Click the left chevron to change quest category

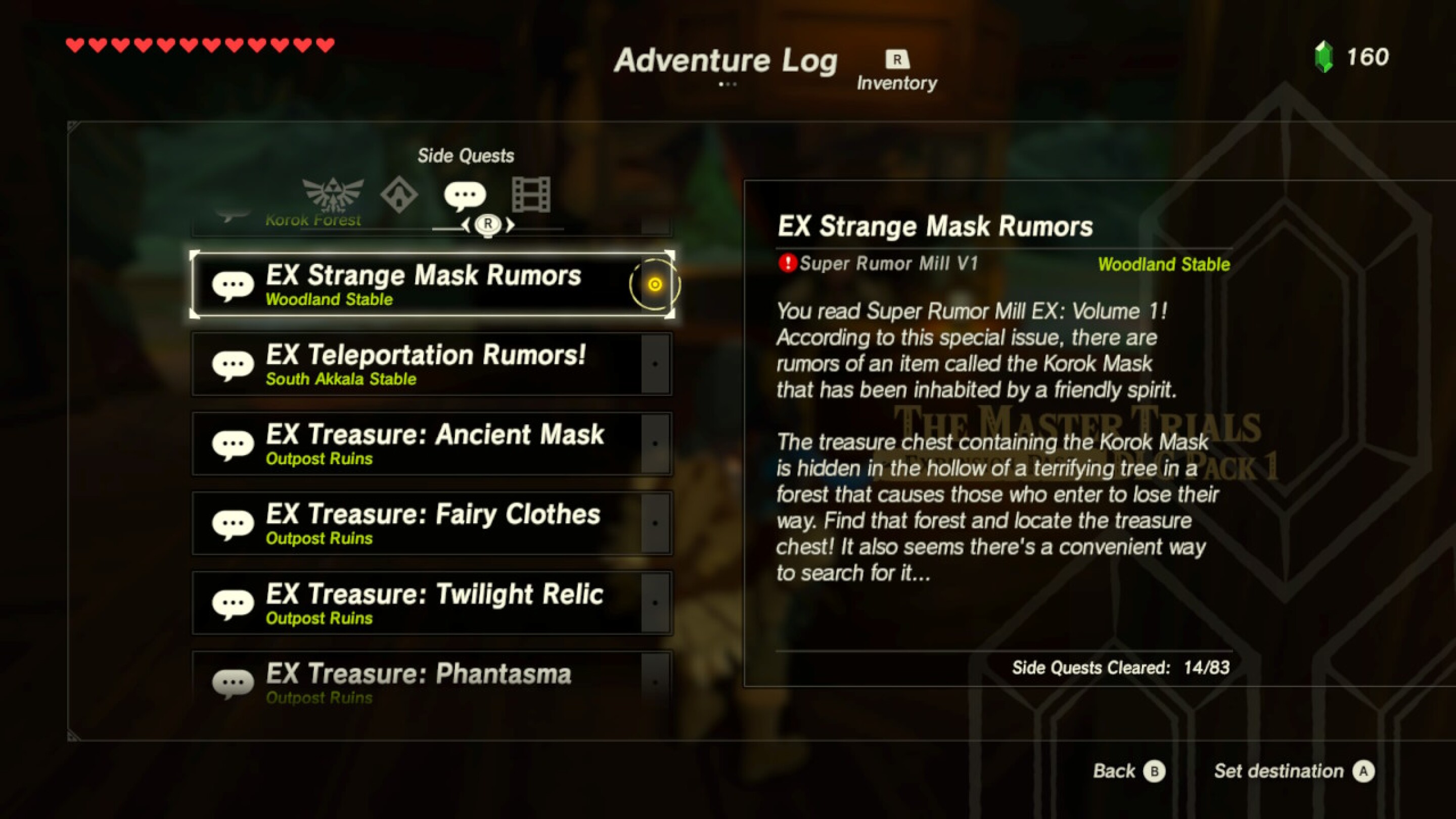click(467, 224)
